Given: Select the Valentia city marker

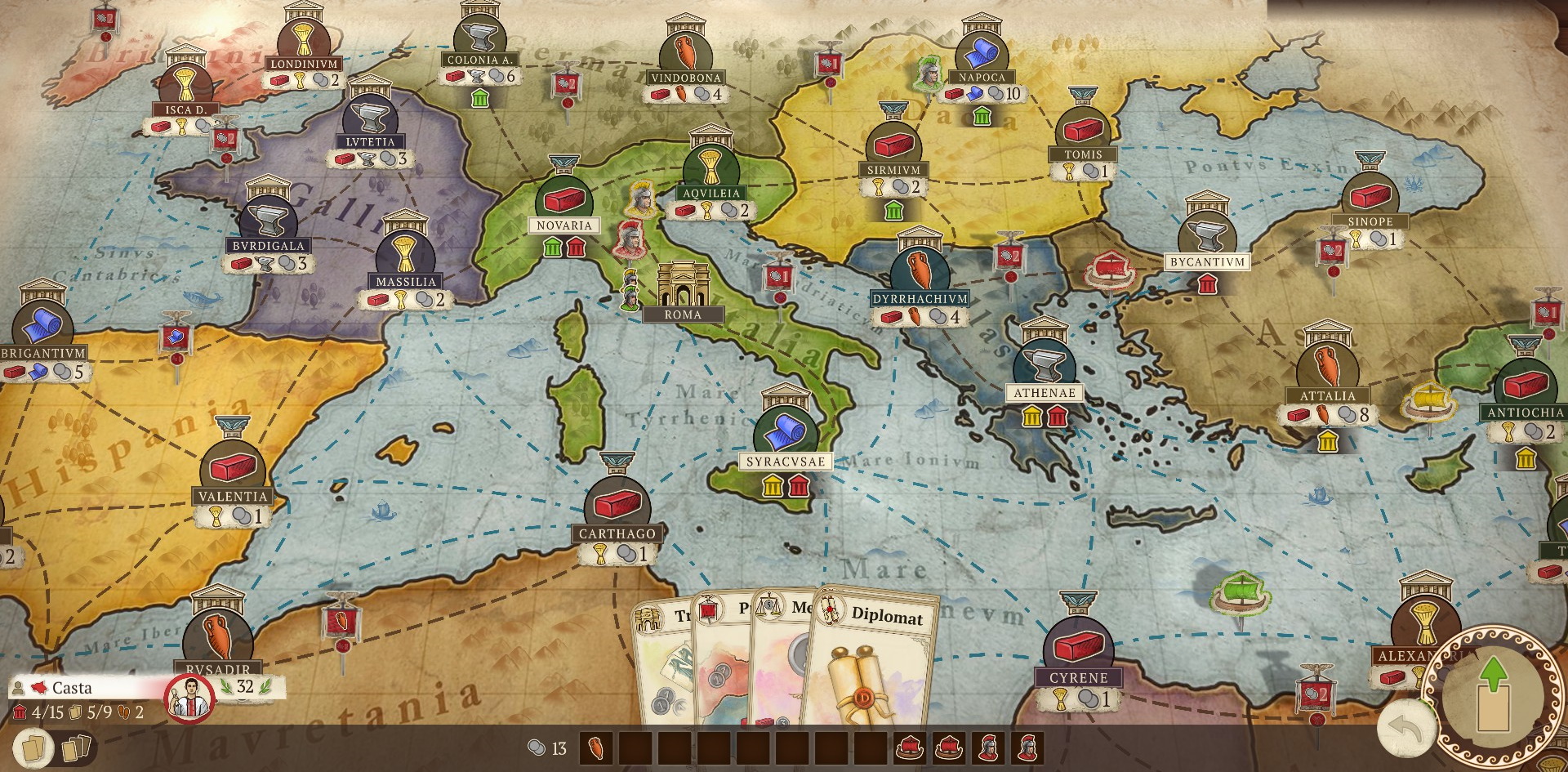Looking at the screenshot, I should pyautogui.click(x=233, y=469).
